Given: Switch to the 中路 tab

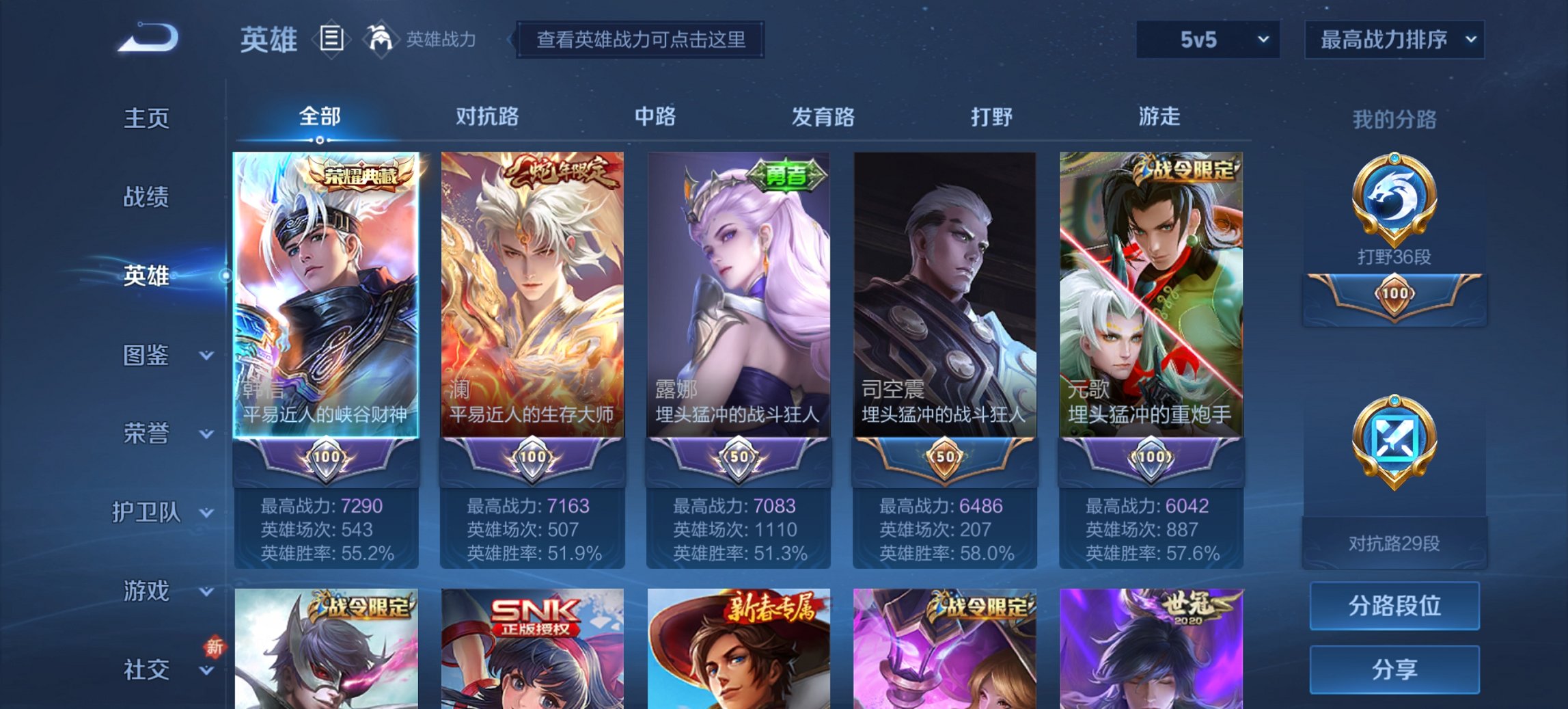Looking at the screenshot, I should coord(655,117).
